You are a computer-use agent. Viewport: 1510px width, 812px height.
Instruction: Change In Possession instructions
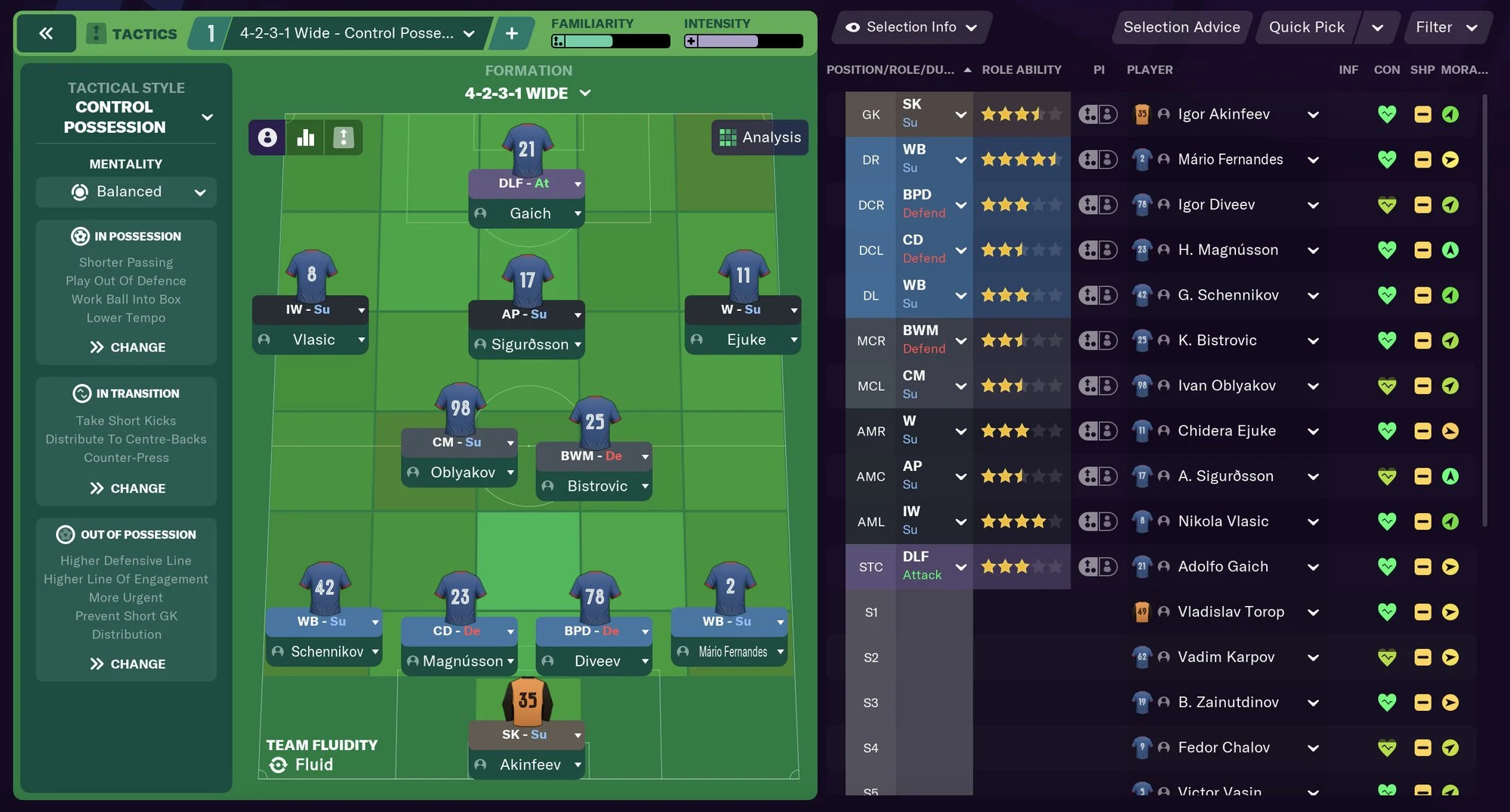127,347
